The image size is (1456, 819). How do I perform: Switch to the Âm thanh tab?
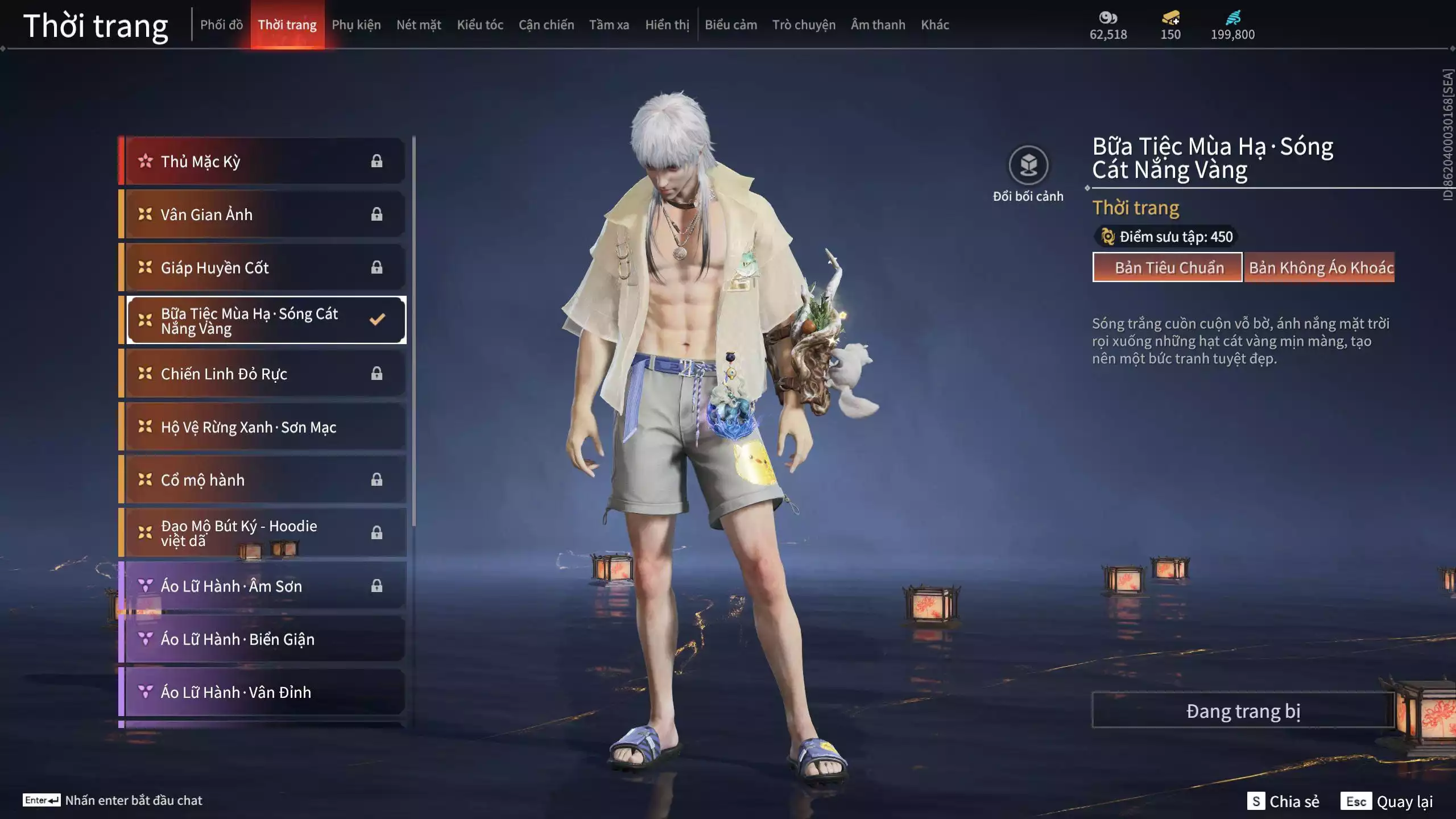click(878, 25)
